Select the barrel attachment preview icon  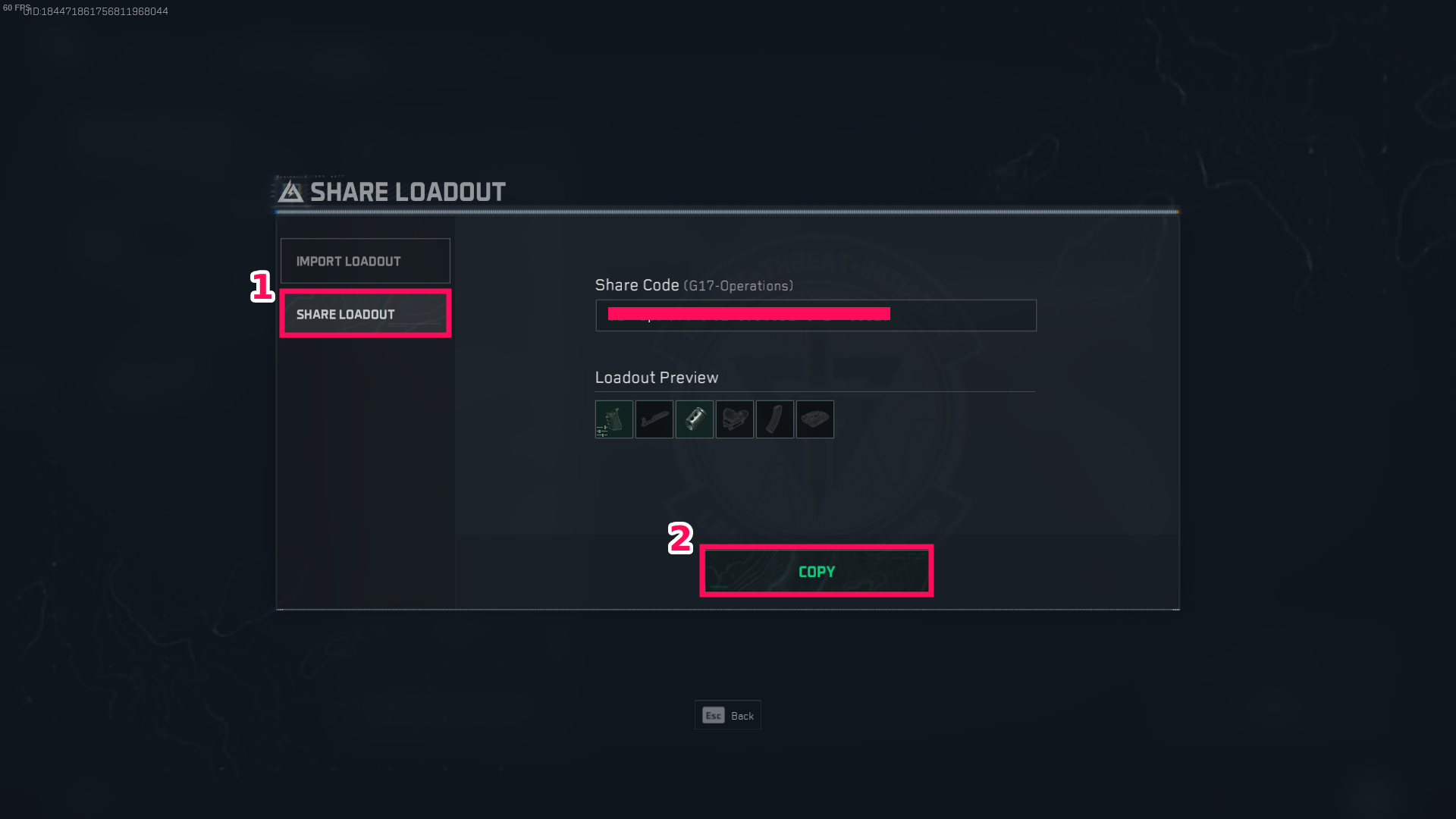[654, 419]
